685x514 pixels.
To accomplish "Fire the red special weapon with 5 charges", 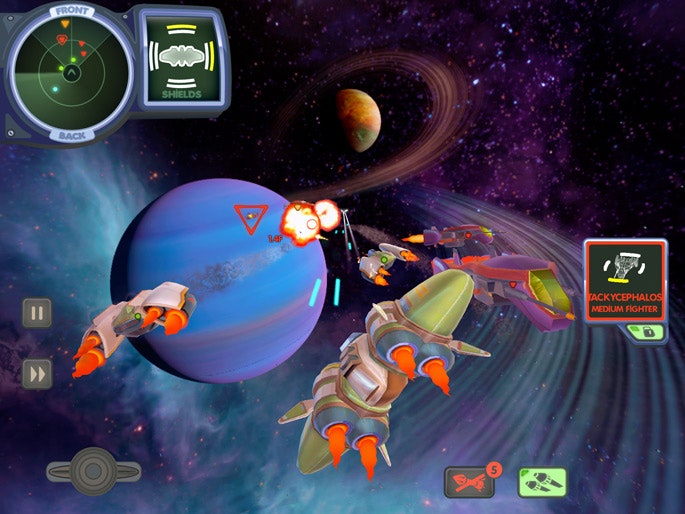I will (469, 483).
